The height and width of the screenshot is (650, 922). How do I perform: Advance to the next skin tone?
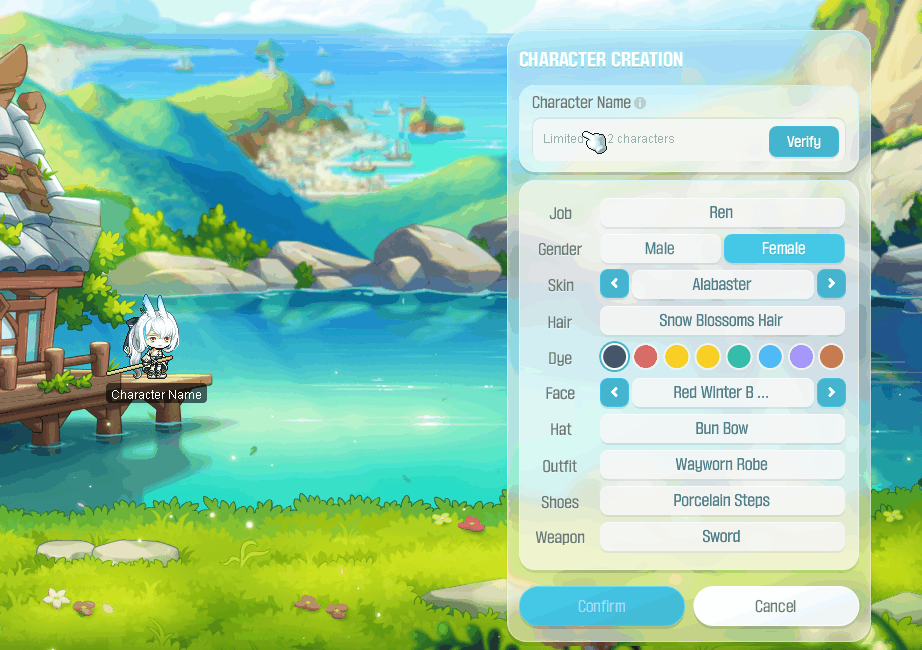830,284
